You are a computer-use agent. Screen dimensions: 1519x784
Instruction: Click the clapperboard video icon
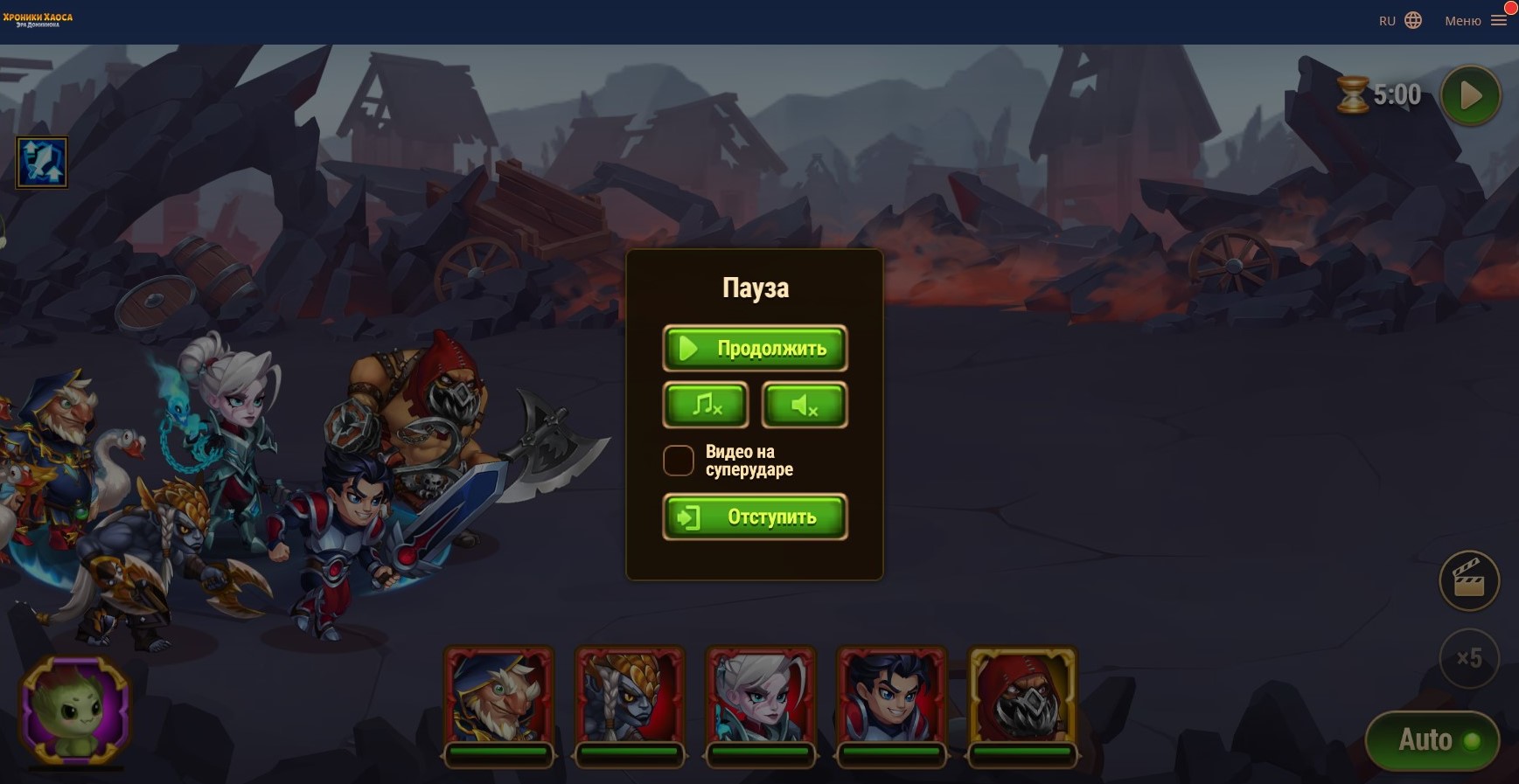[1469, 580]
